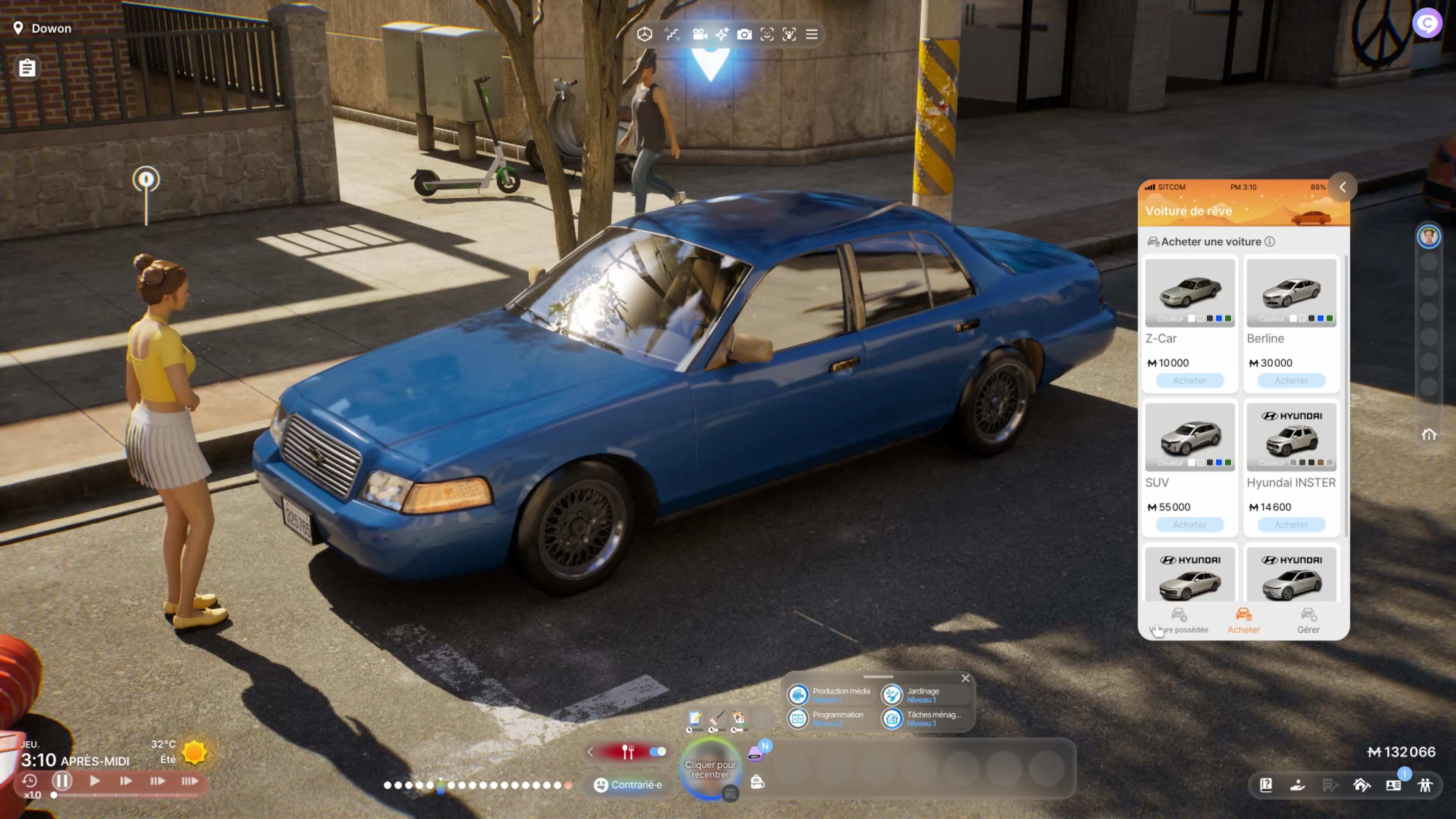The width and height of the screenshot is (1456, 819).
Task: Click the portrait to recenter on character
Action: (710, 769)
